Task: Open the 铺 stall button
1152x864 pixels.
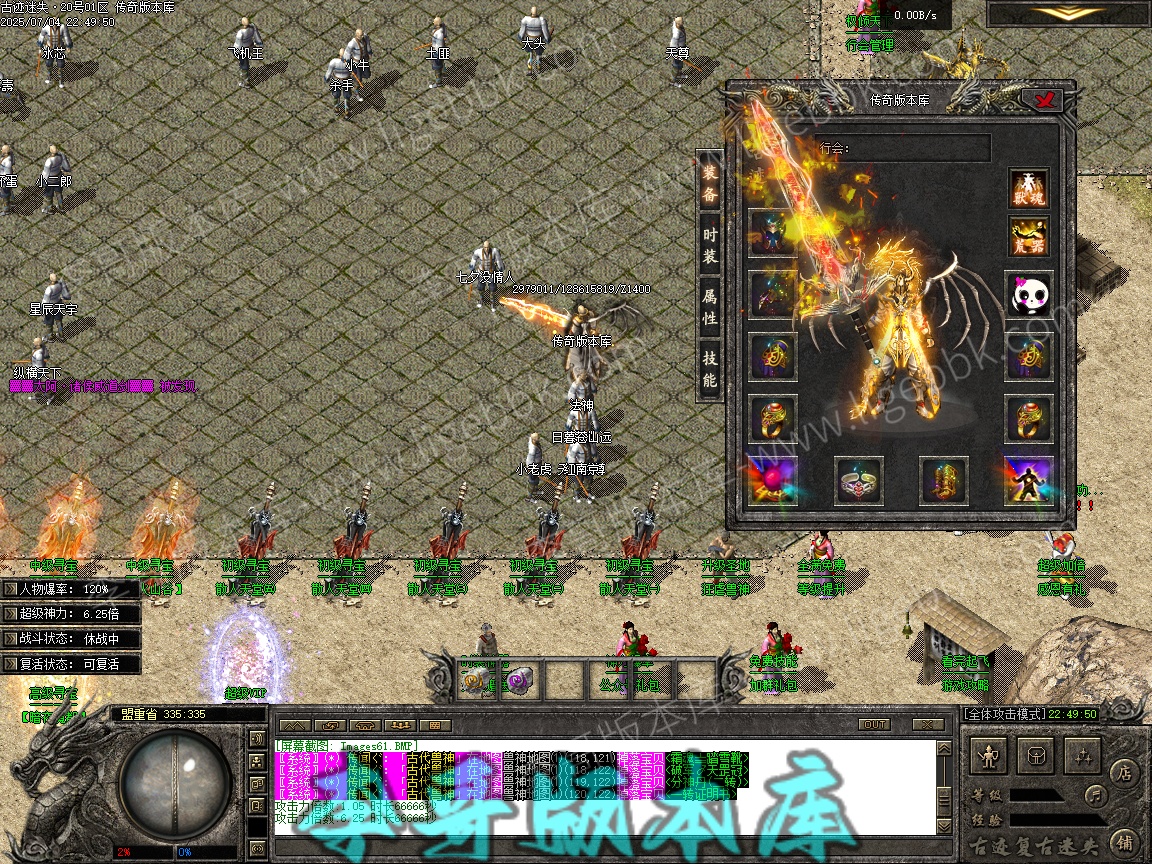Action: 1124,840
